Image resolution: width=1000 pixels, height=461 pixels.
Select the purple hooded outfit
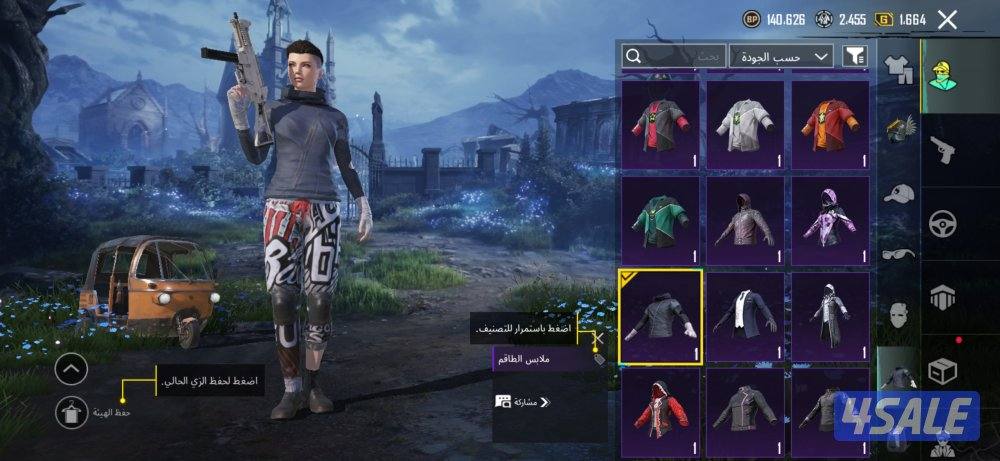[x=830, y=220]
